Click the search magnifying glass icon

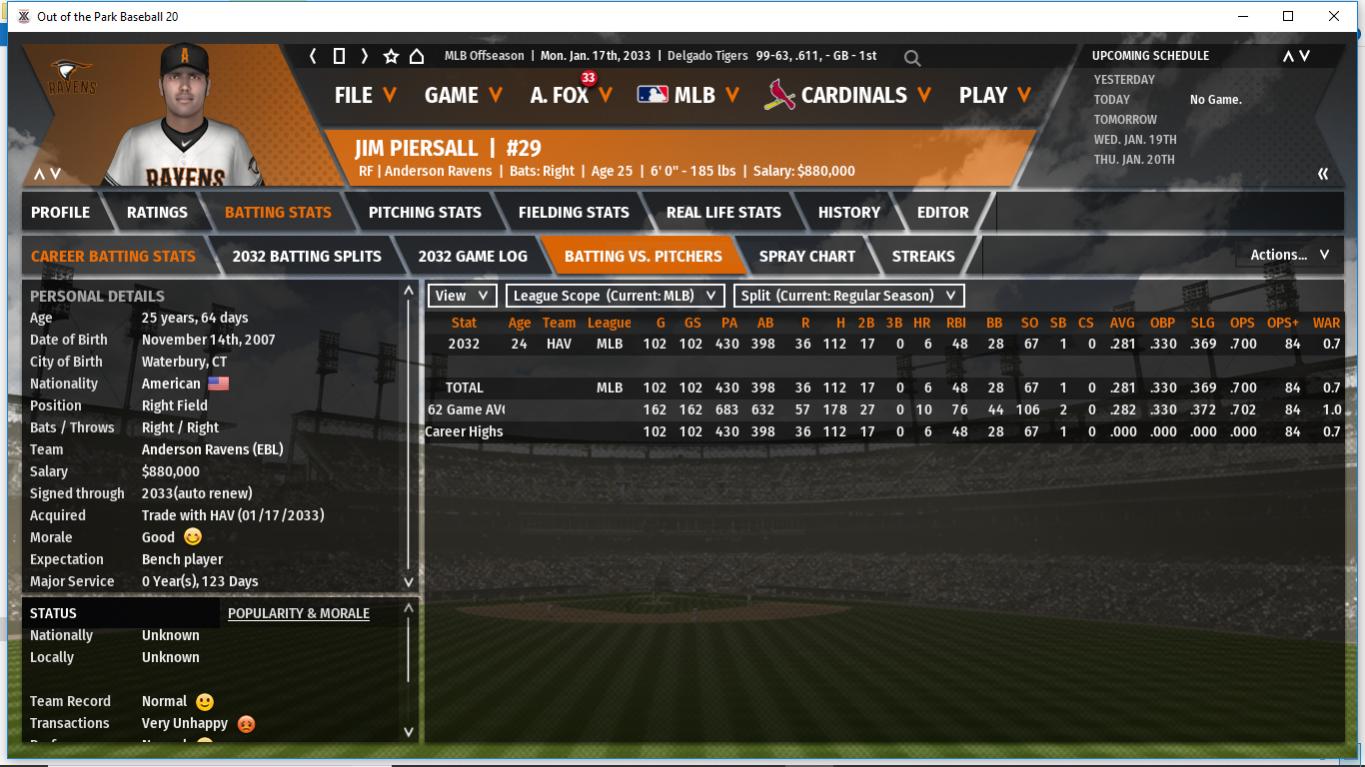[912, 58]
